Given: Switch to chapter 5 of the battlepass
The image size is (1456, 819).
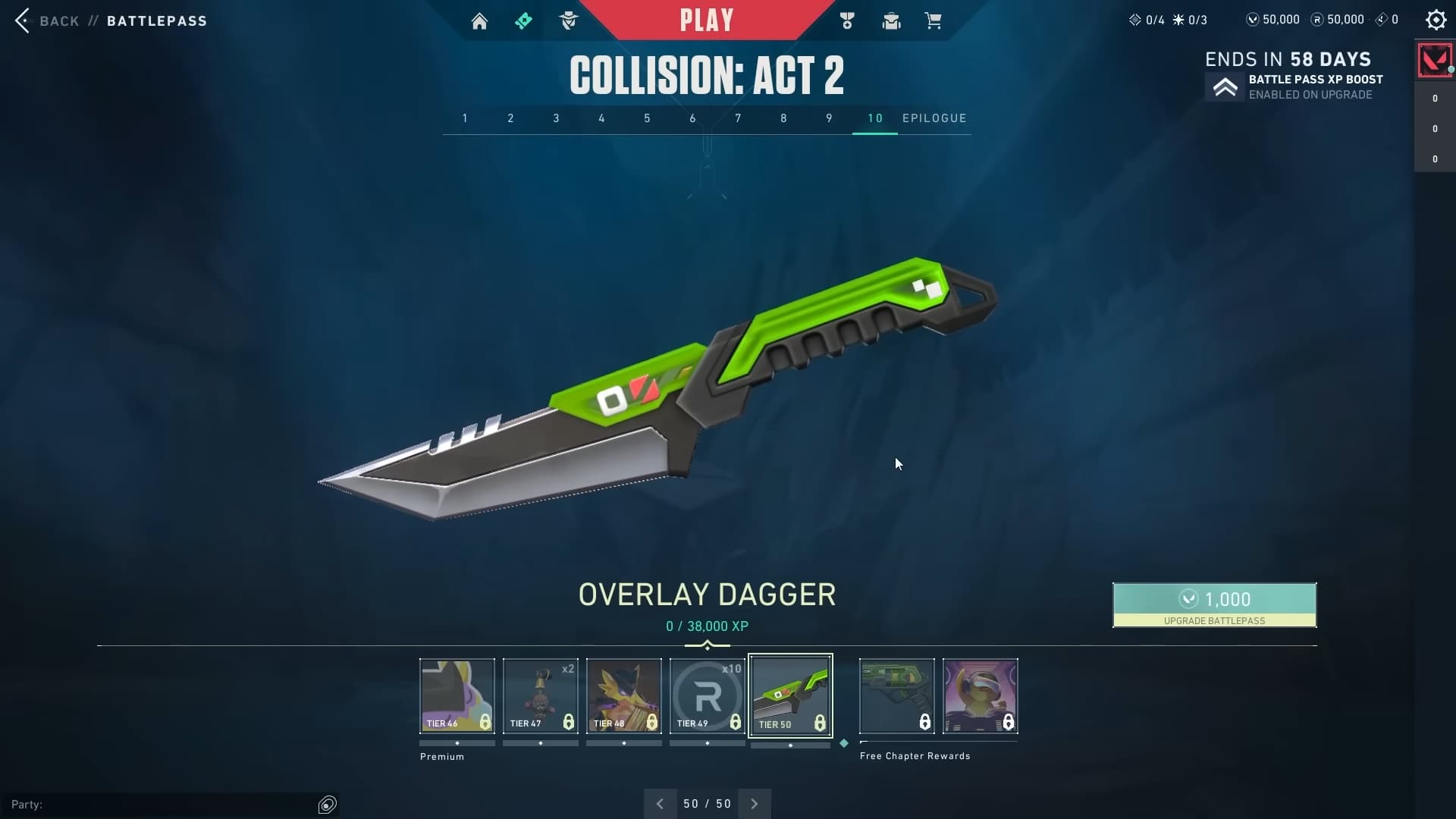Looking at the screenshot, I should click(647, 118).
